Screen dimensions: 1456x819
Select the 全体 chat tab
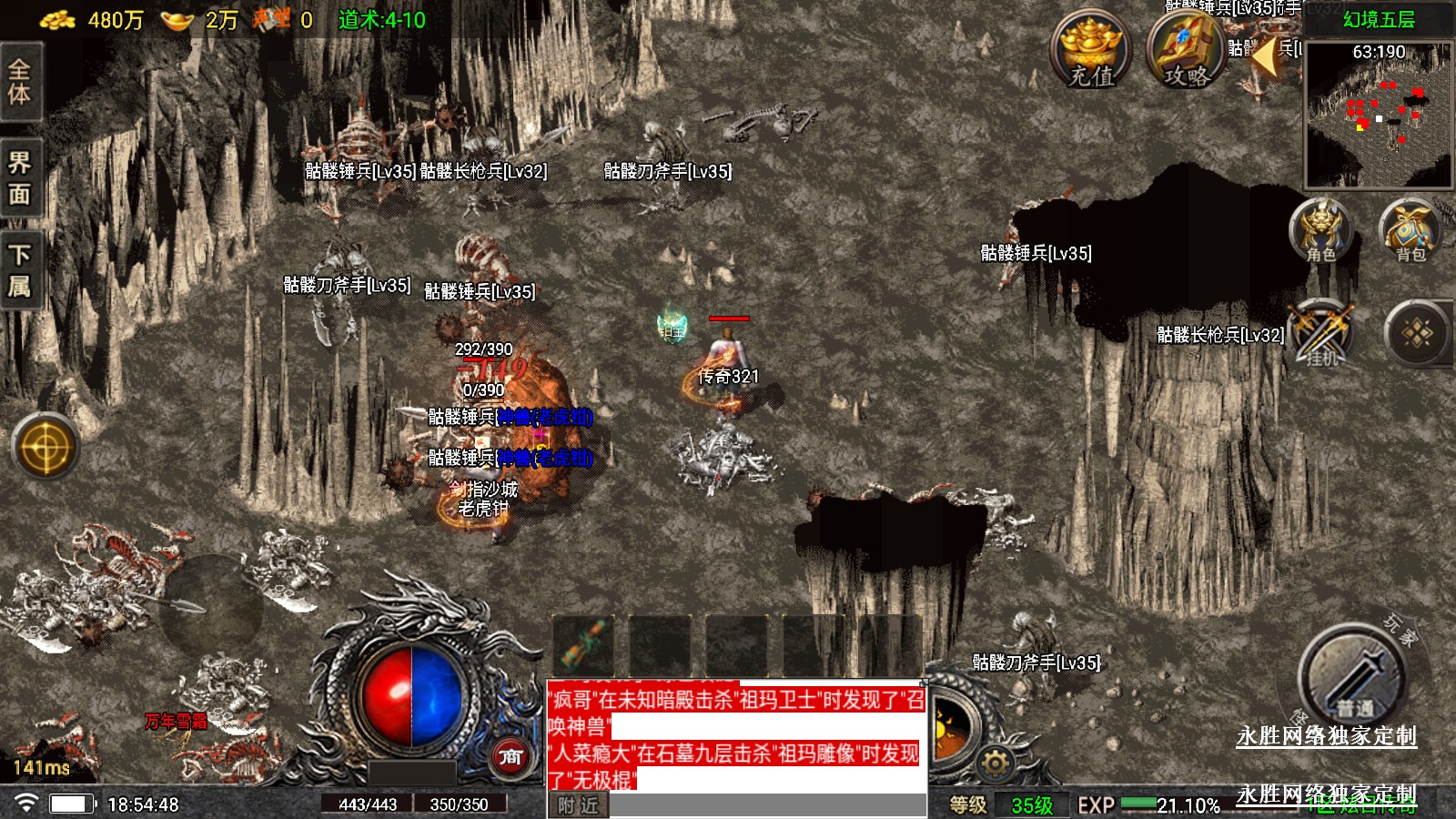pos(20,82)
